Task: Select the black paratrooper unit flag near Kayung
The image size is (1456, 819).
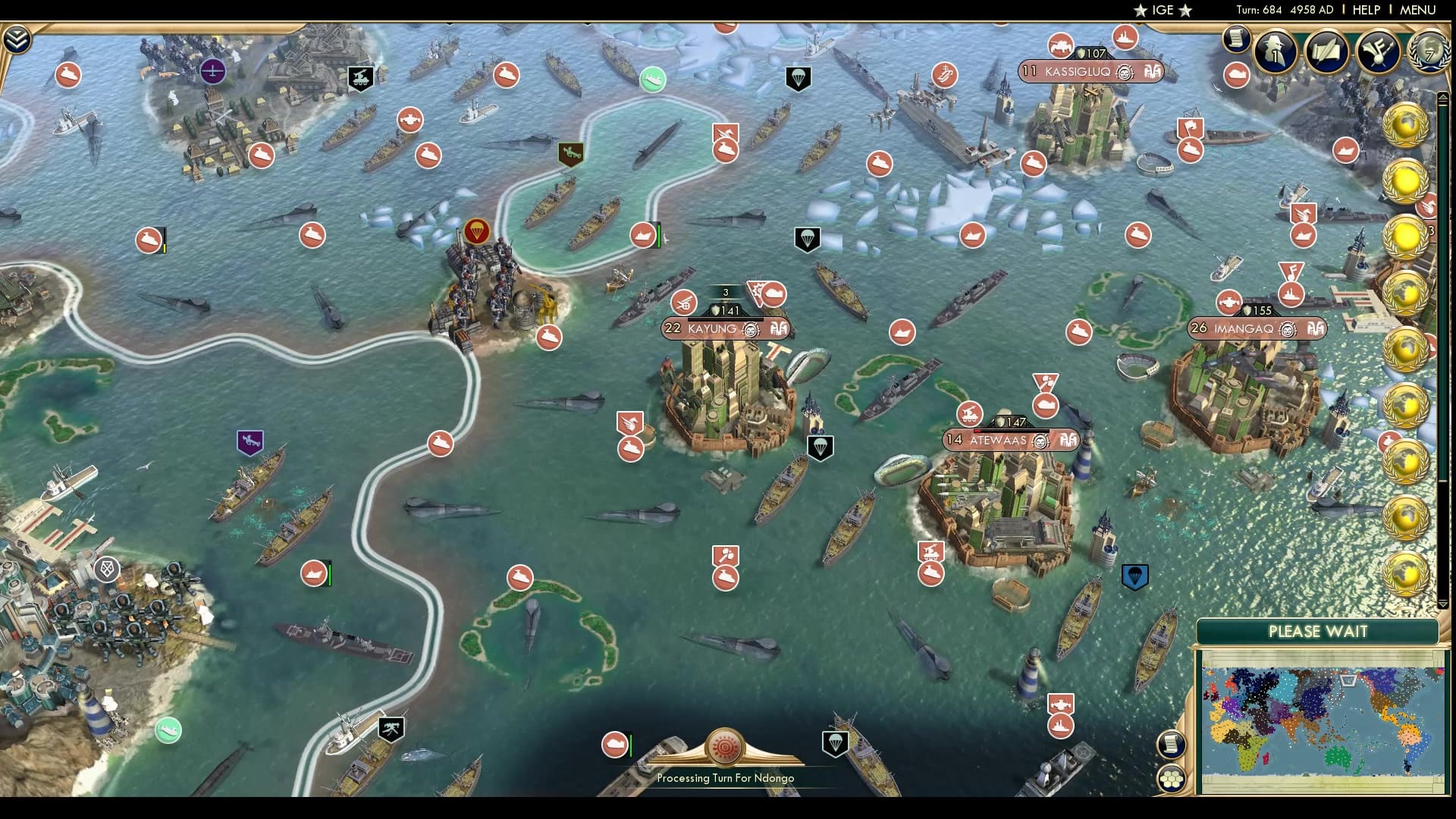Action: coord(821,449)
